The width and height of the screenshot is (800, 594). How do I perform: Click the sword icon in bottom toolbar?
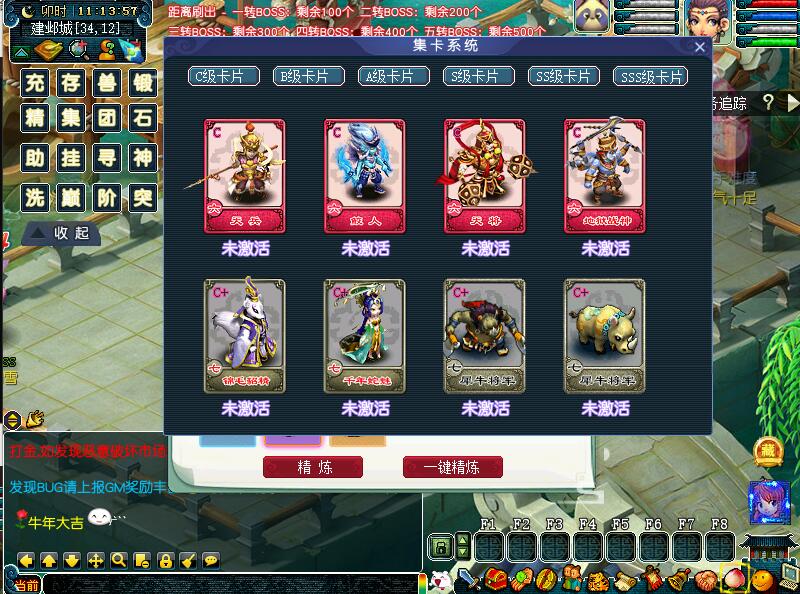pyautogui.click(x=467, y=578)
